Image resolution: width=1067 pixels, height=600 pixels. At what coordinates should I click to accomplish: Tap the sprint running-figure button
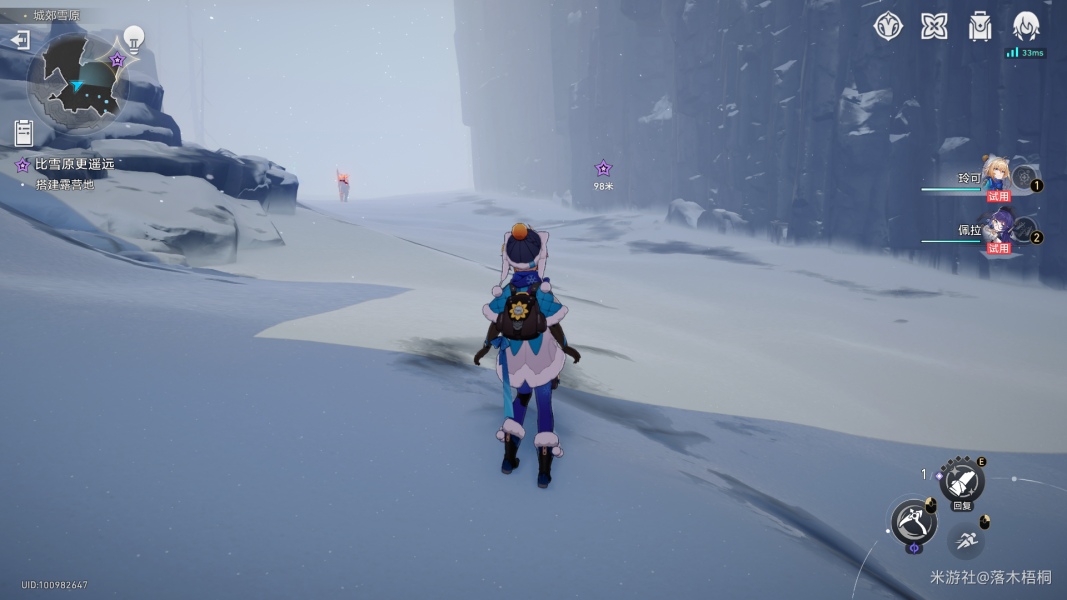[x=965, y=540]
